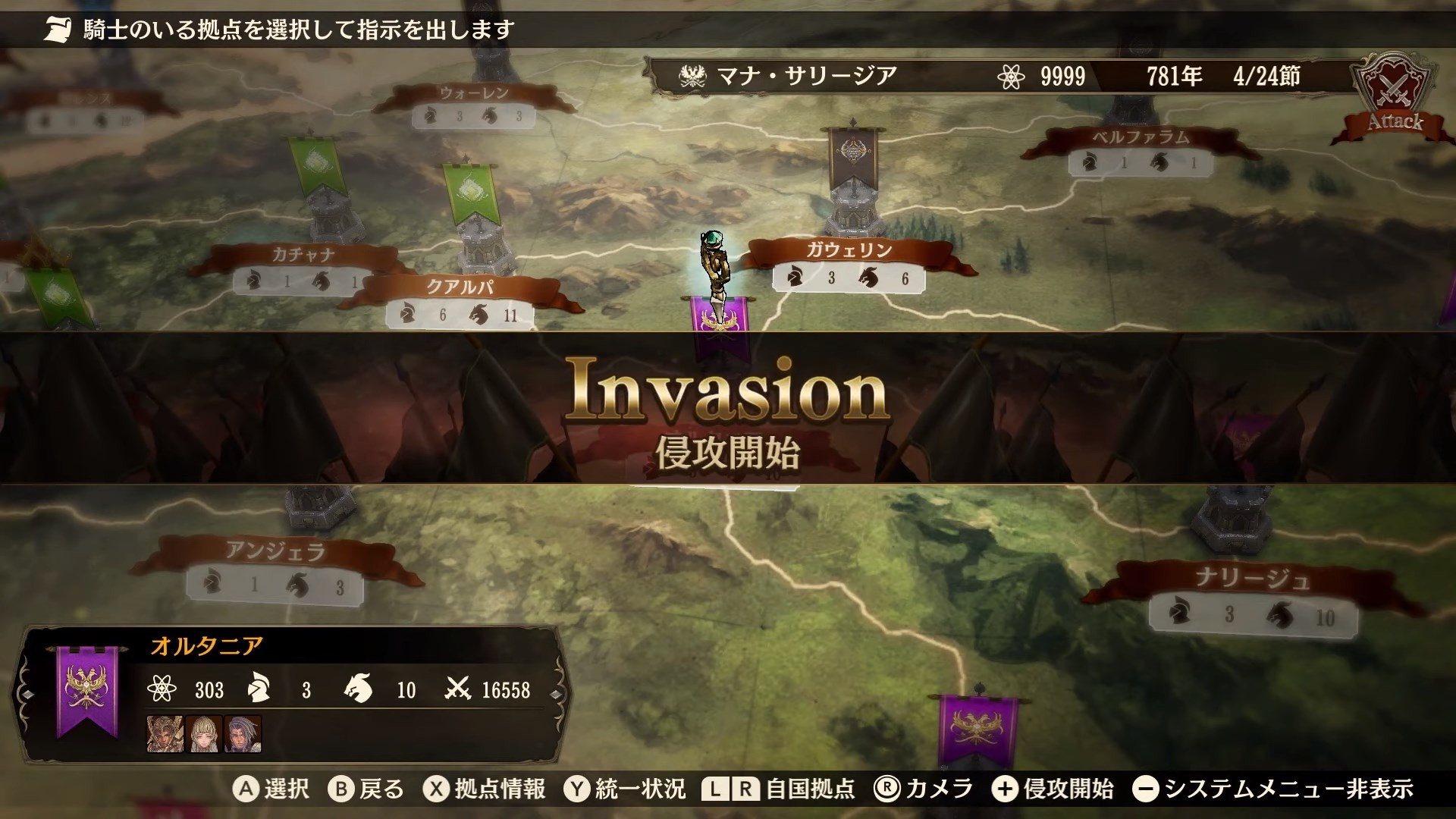Viewport: 1456px width, 819px height.
Task: Choose the アンジェラ base
Action: pyautogui.click(x=275, y=551)
